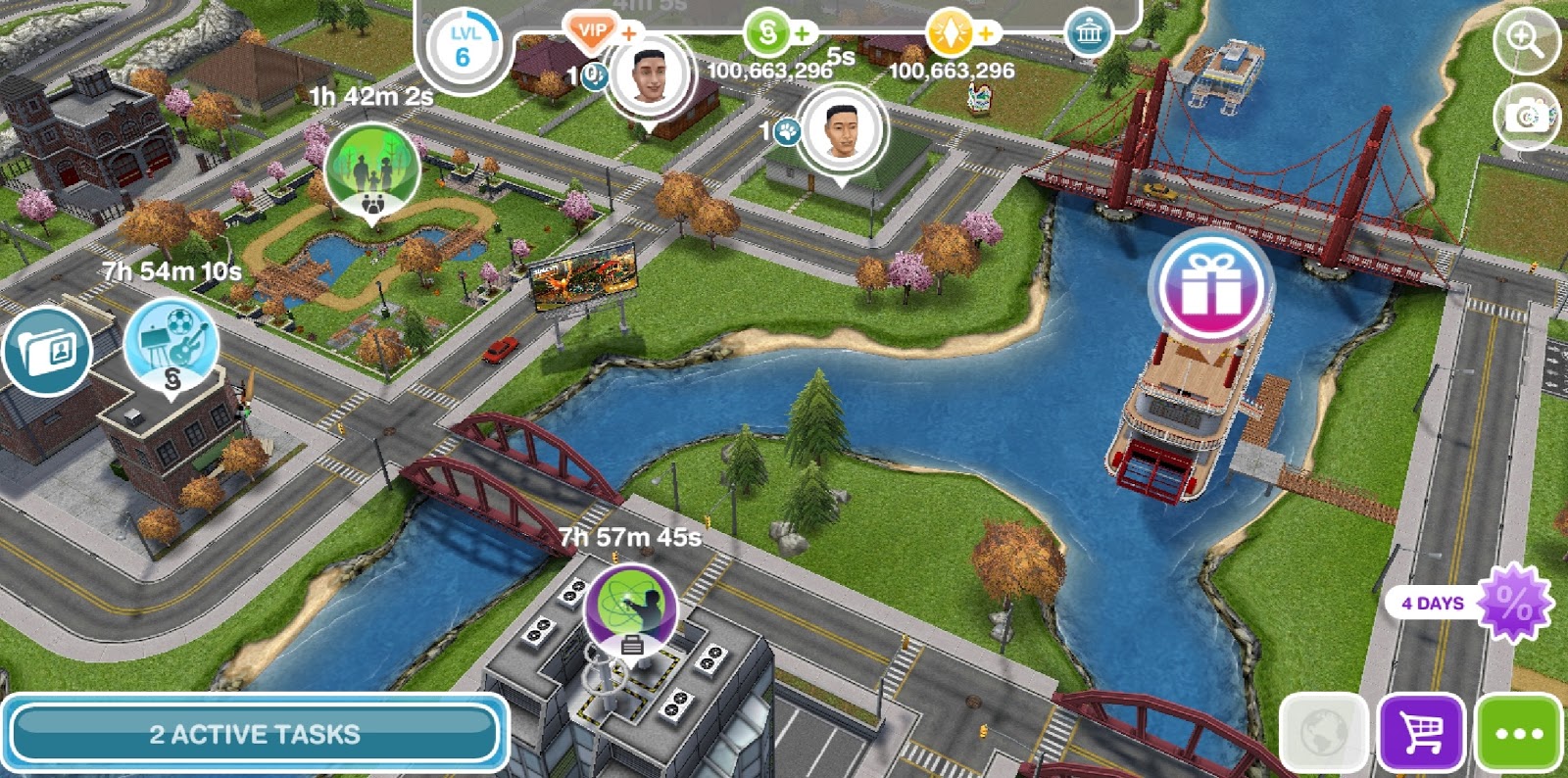Open the green three-dots menu

(1519, 733)
